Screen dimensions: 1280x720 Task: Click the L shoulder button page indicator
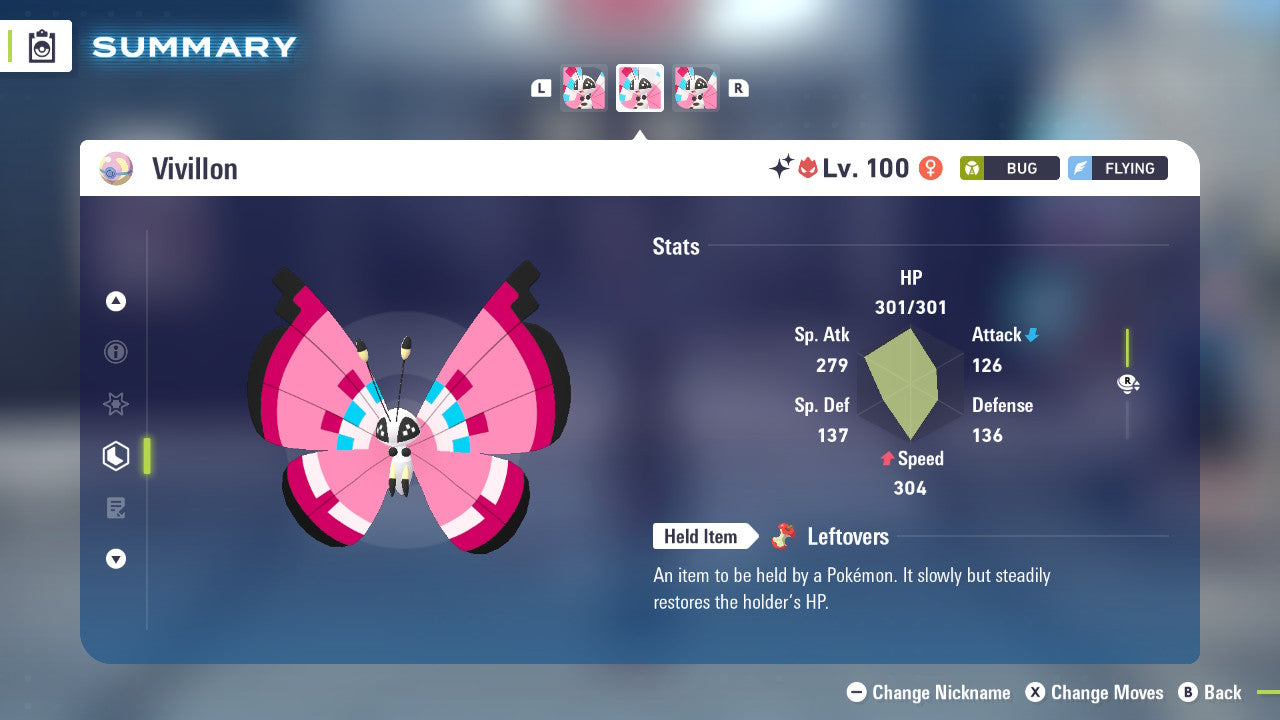(541, 87)
